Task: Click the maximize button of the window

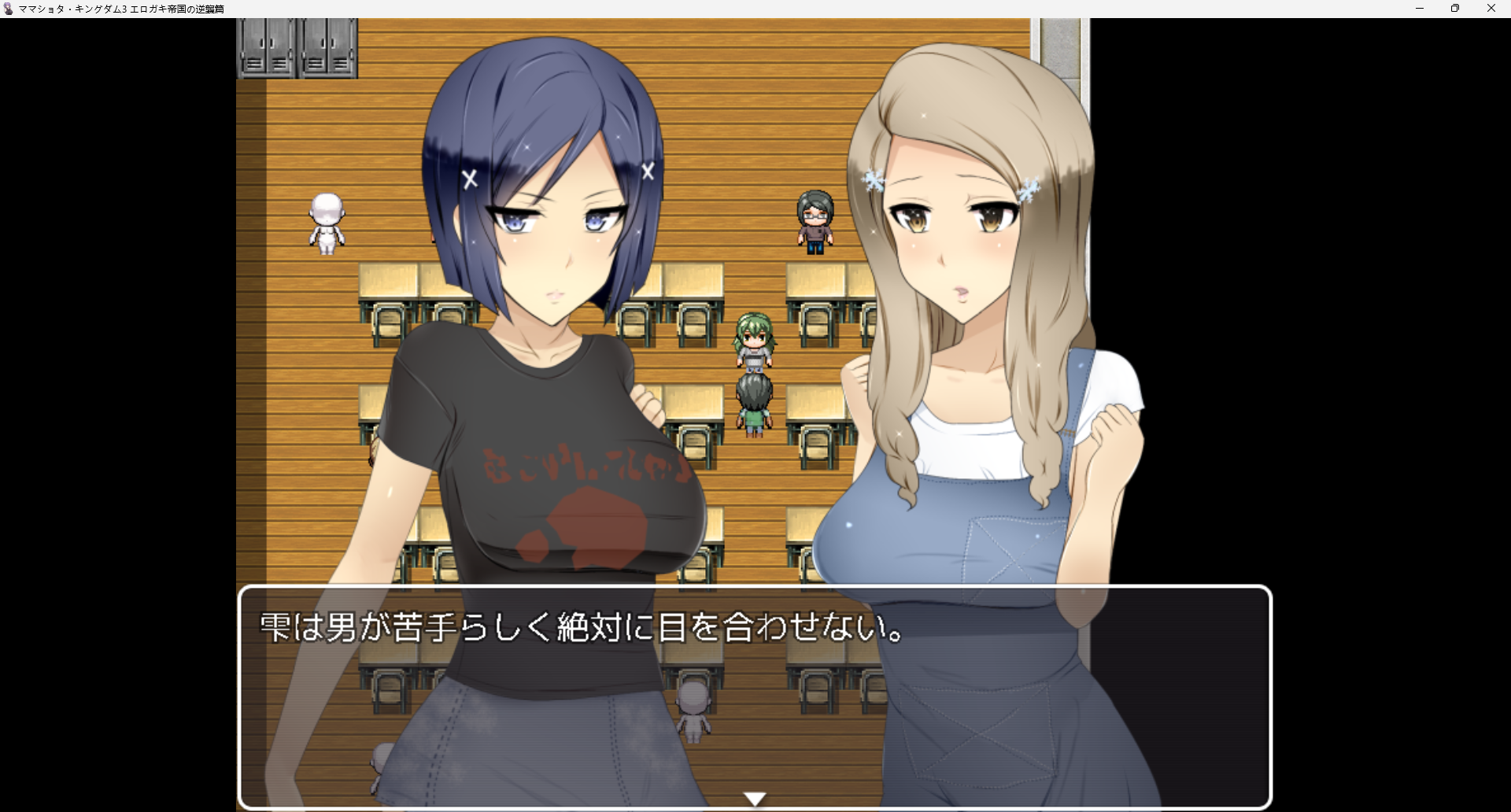Action: [x=1455, y=9]
